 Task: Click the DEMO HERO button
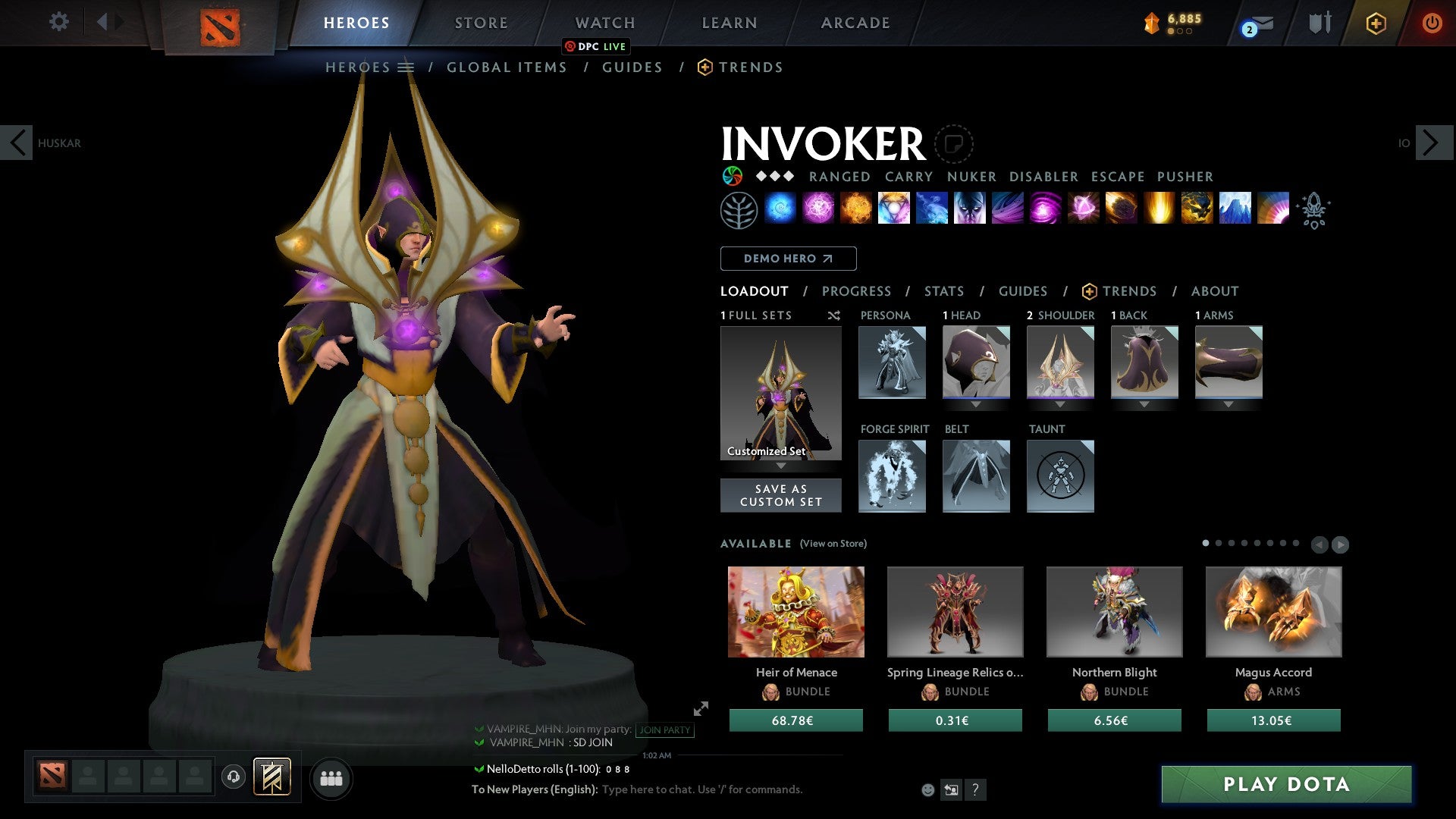pyautogui.click(x=788, y=258)
